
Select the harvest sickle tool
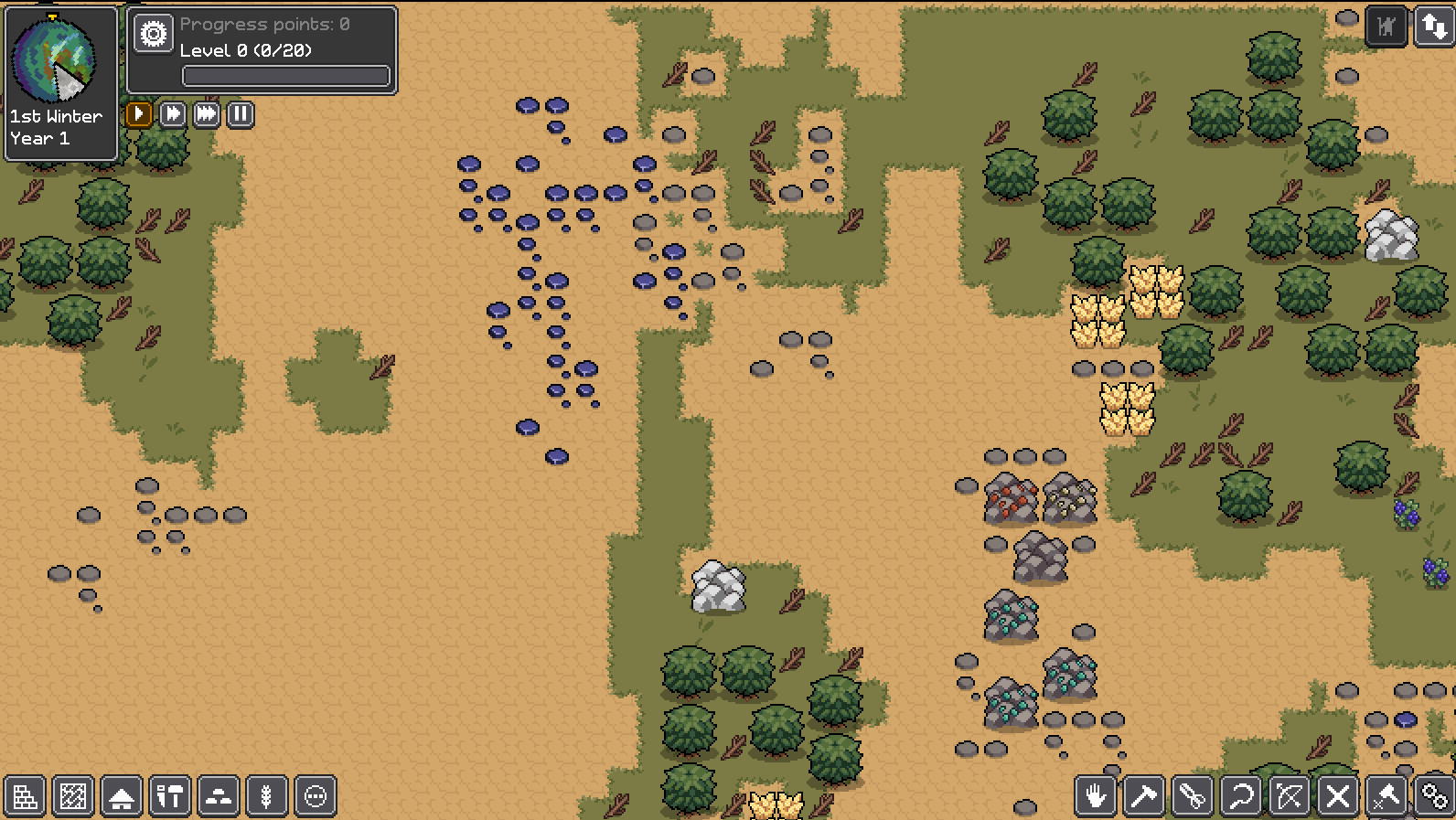tap(1242, 795)
